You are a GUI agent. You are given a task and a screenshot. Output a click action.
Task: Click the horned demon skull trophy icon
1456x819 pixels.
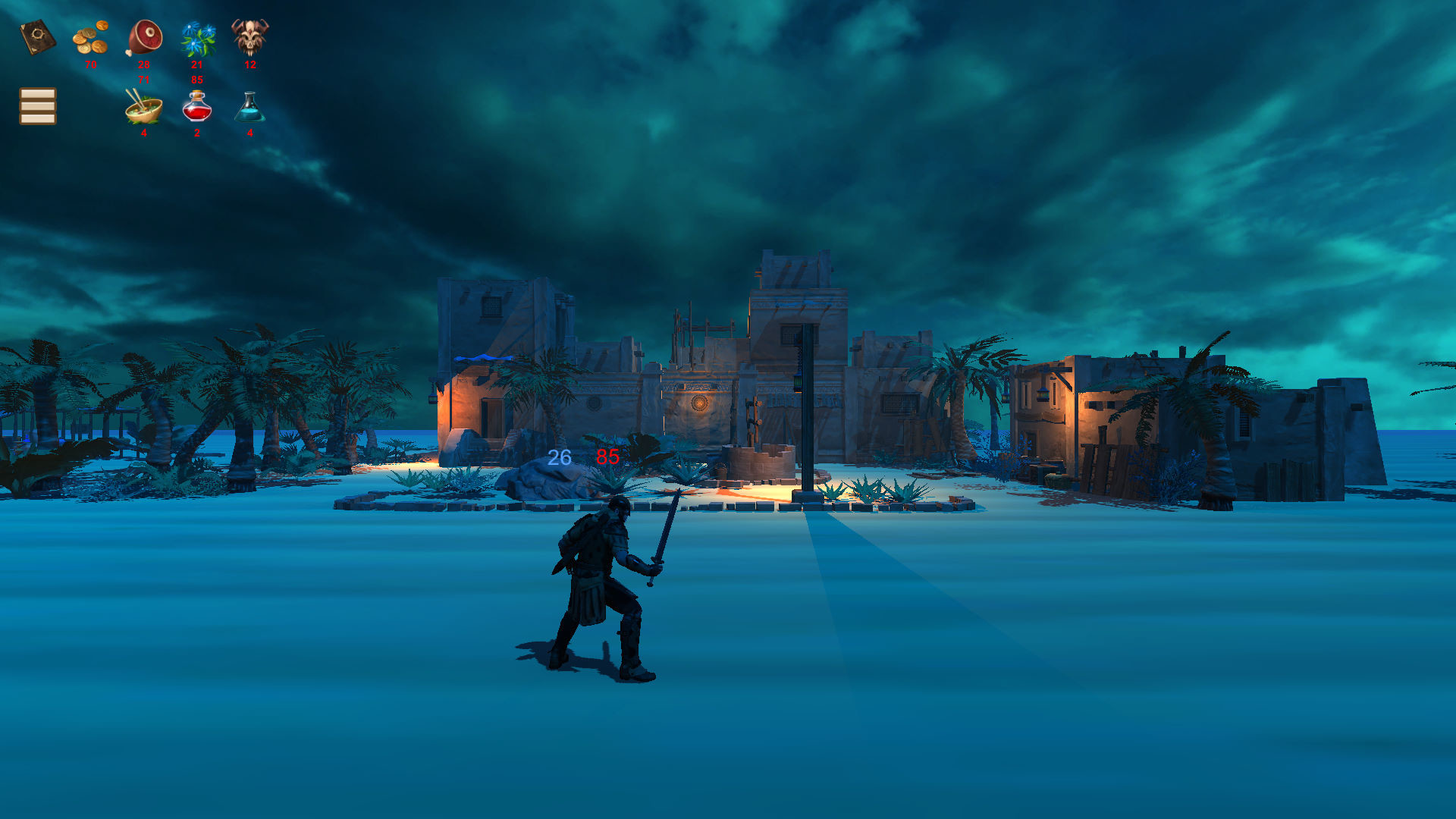pos(249,36)
